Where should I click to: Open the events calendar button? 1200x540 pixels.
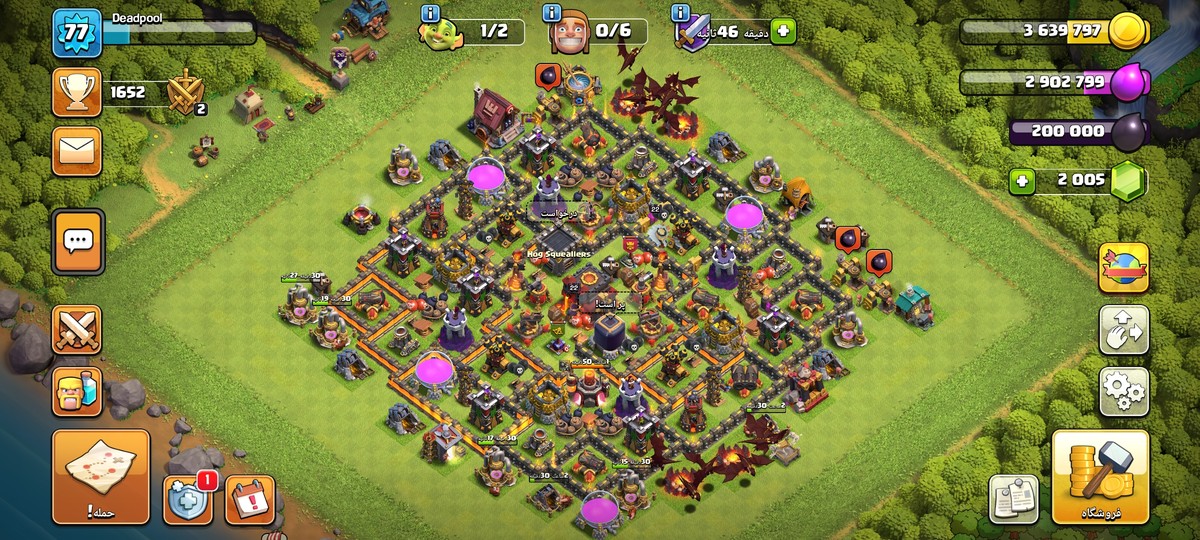click(x=249, y=499)
